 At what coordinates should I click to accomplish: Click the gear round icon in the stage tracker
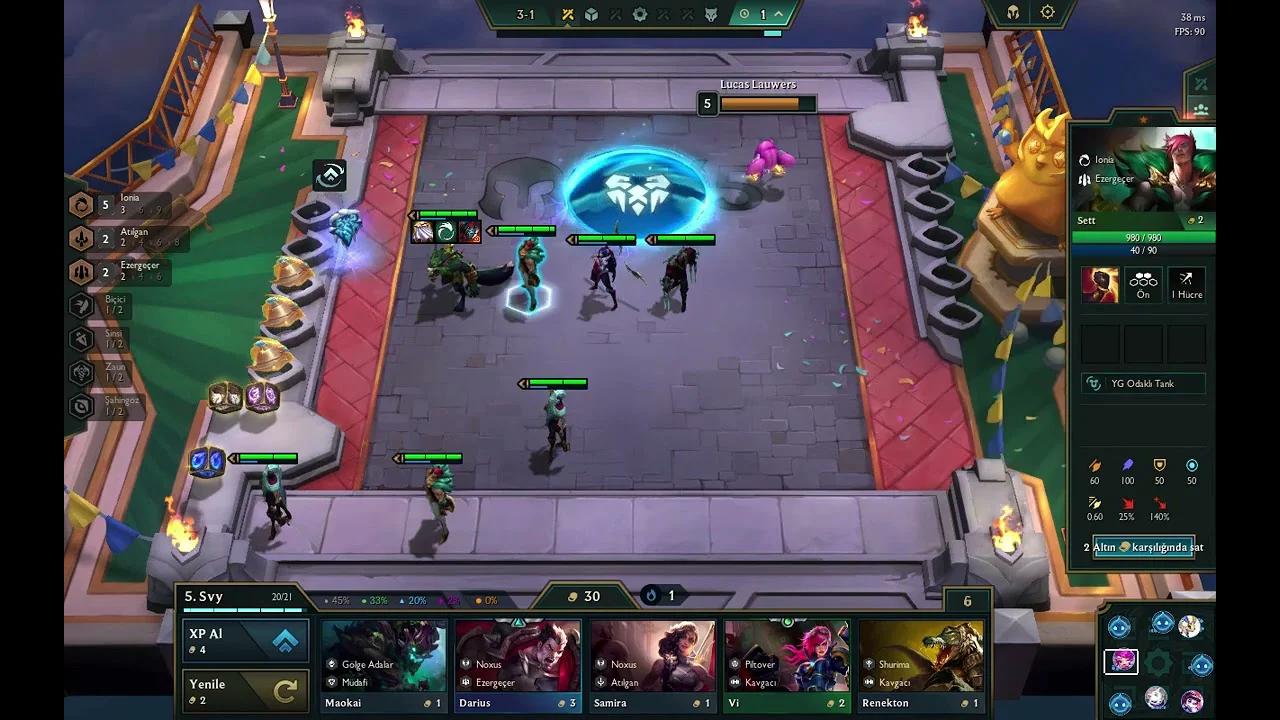(641, 15)
